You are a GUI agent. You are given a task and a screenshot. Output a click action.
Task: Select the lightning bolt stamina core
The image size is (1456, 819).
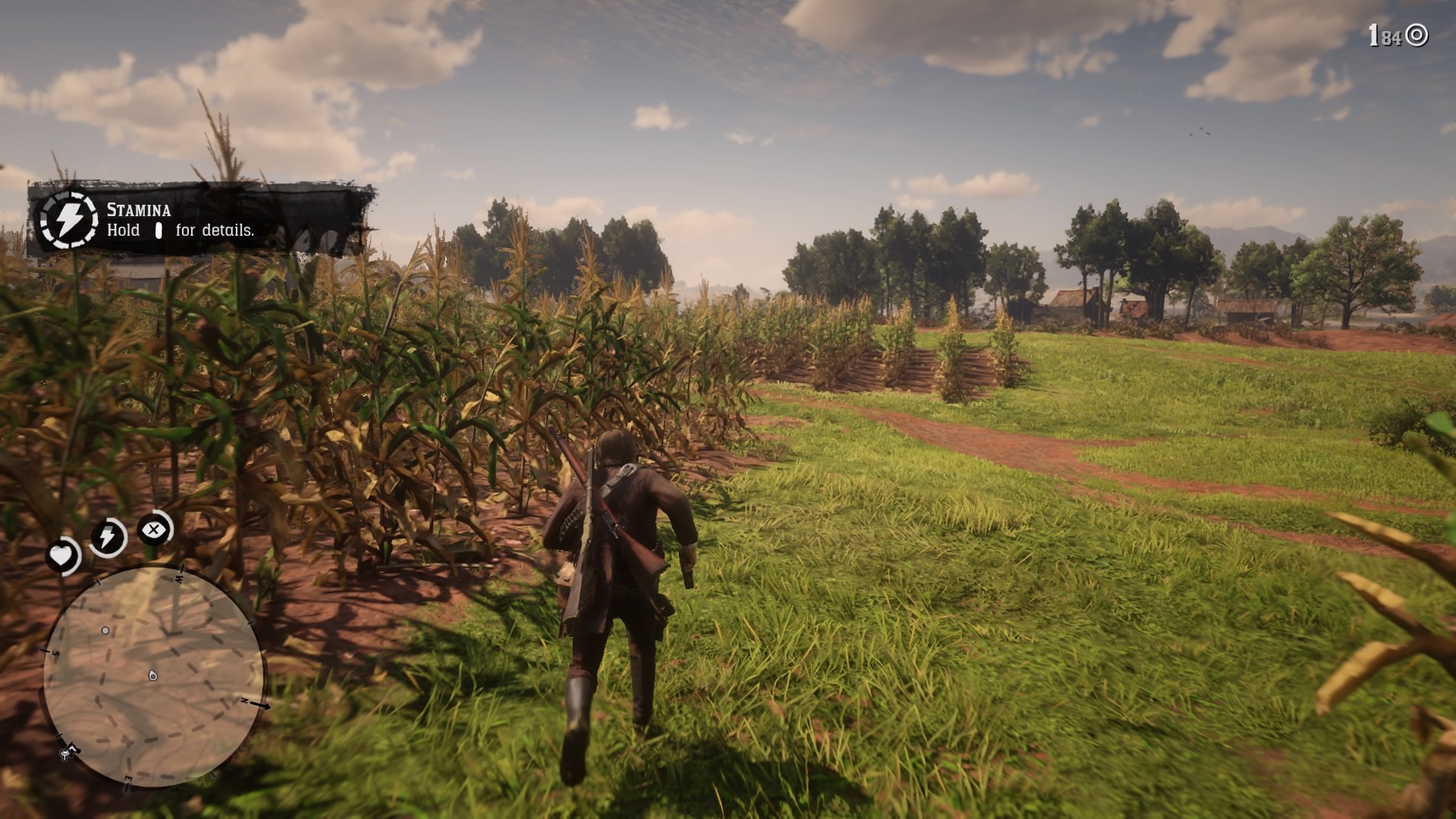click(x=108, y=537)
